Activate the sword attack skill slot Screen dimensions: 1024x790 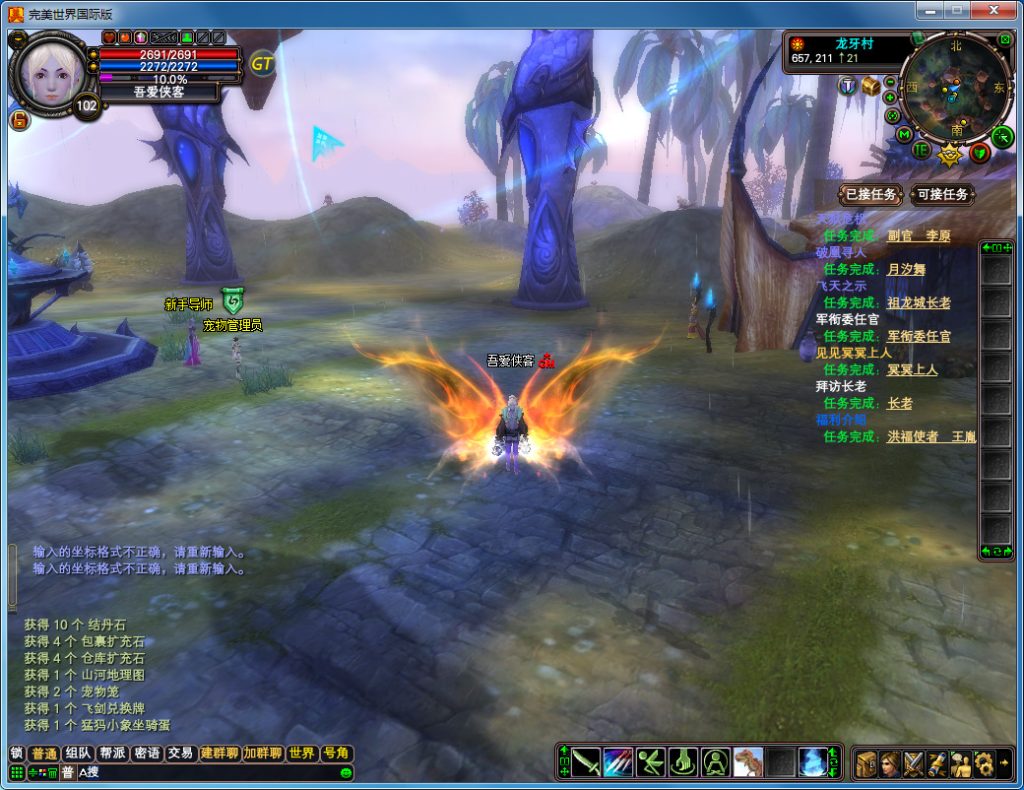coord(586,763)
